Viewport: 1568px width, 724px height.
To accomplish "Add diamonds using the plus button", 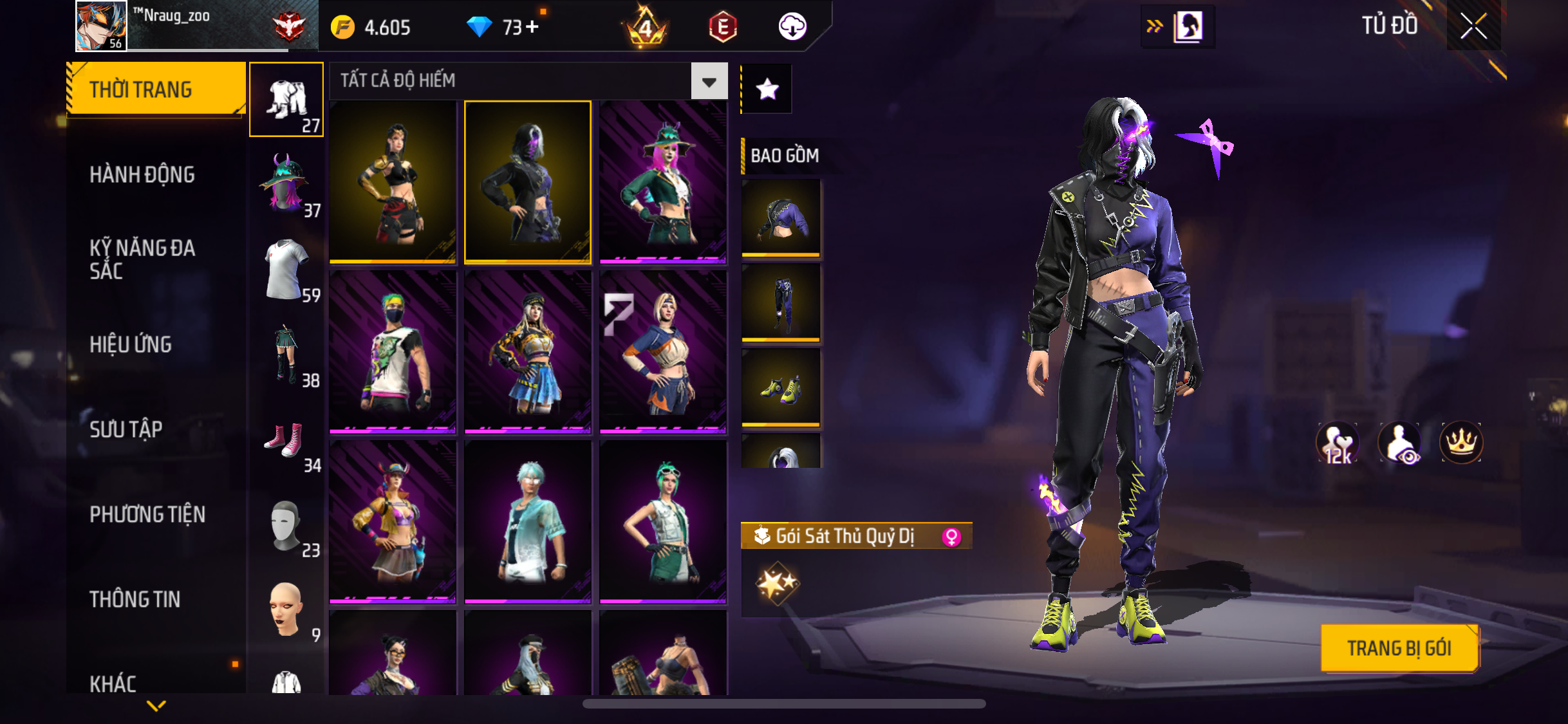I will coord(532,27).
